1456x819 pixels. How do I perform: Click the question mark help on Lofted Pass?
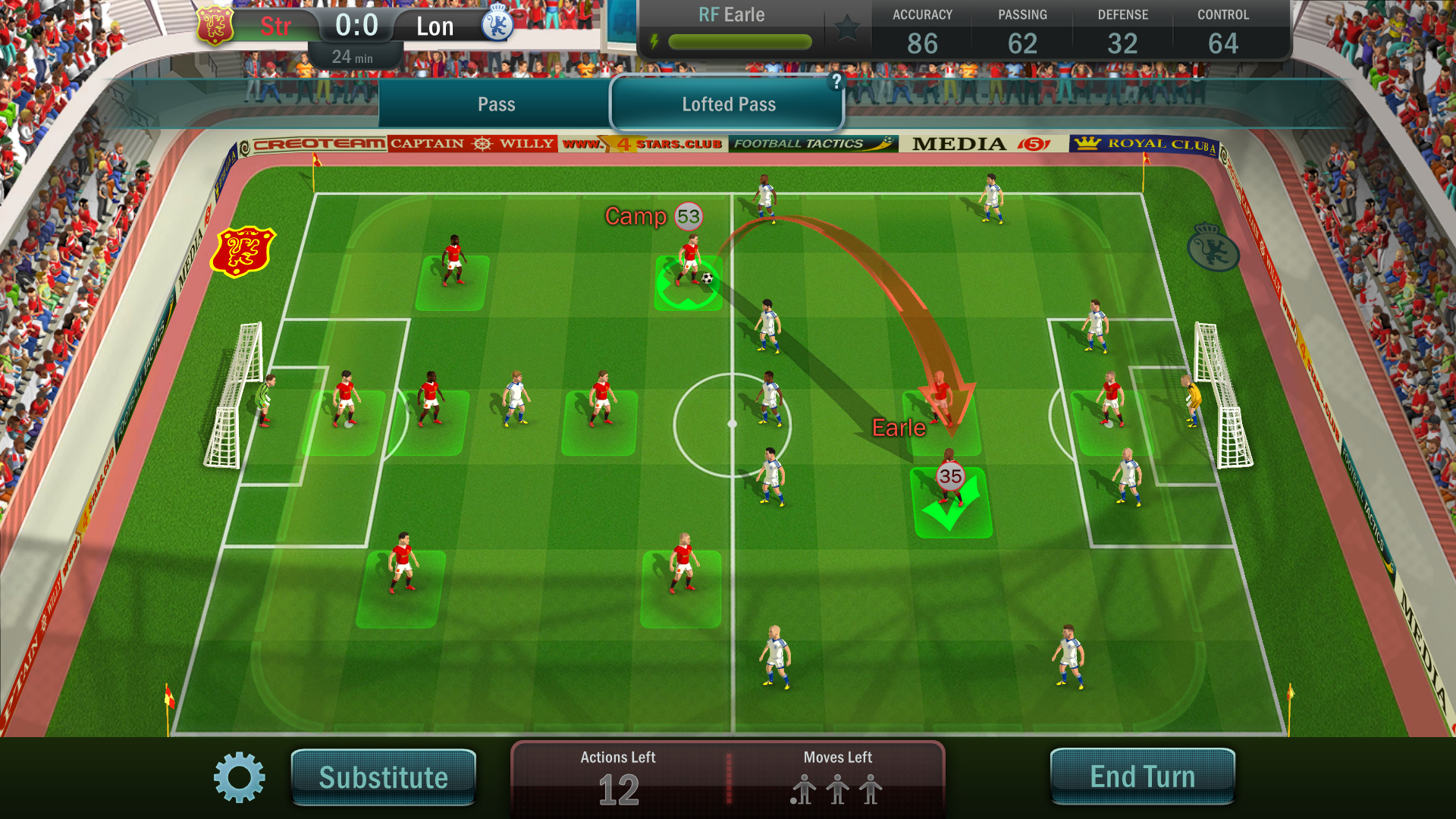tap(836, 83)
